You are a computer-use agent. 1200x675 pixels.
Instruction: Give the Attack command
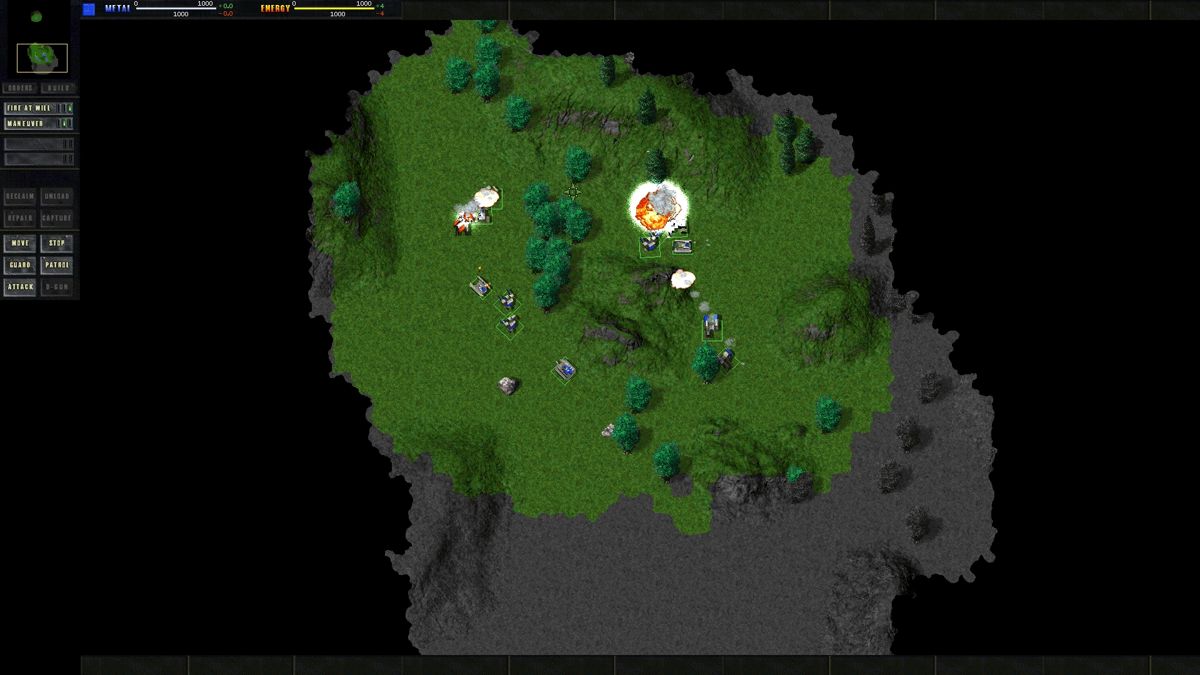[x=20, y=288]
